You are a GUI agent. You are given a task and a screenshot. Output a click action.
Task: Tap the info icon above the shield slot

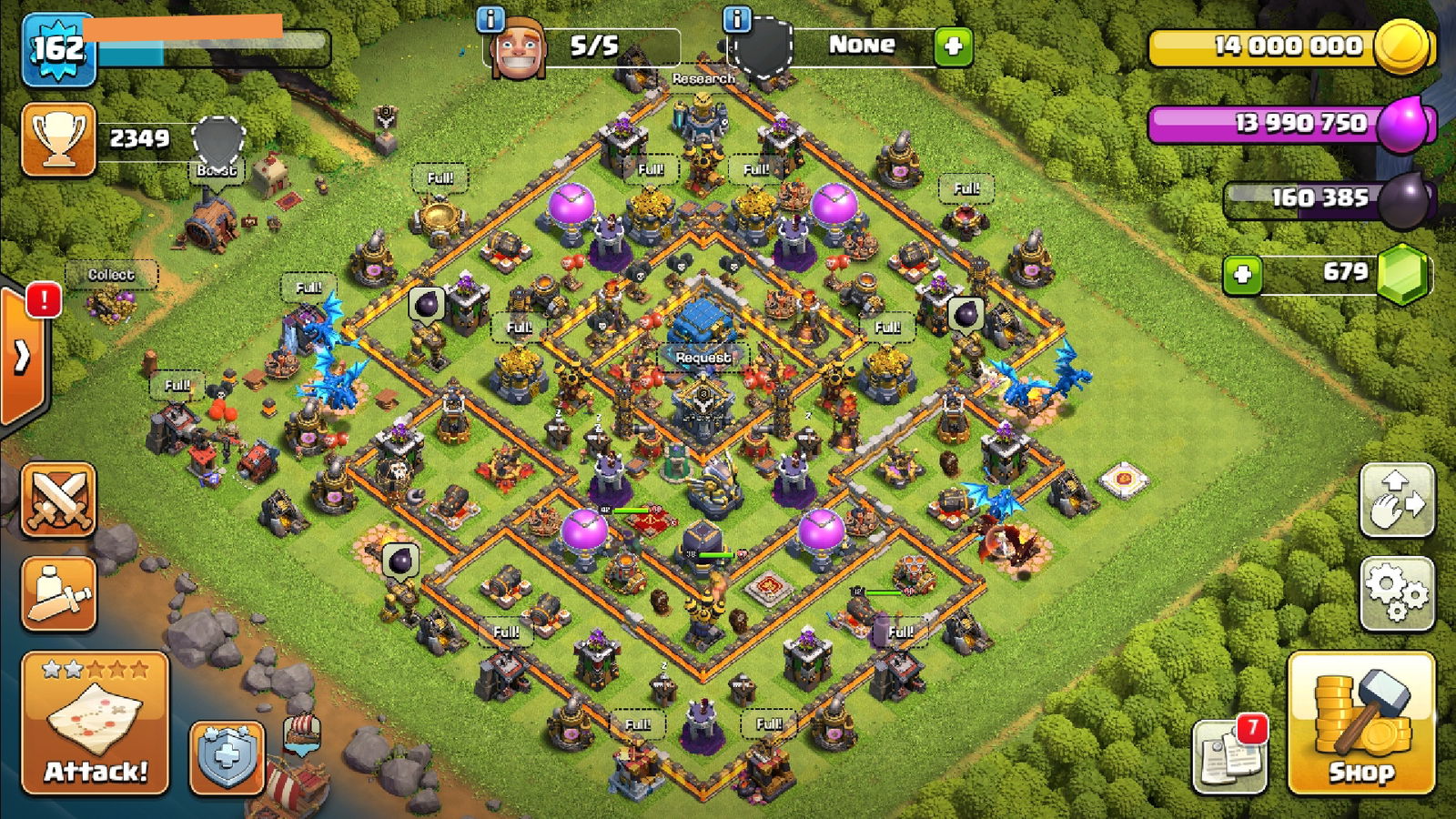click(x=735, y=20)
